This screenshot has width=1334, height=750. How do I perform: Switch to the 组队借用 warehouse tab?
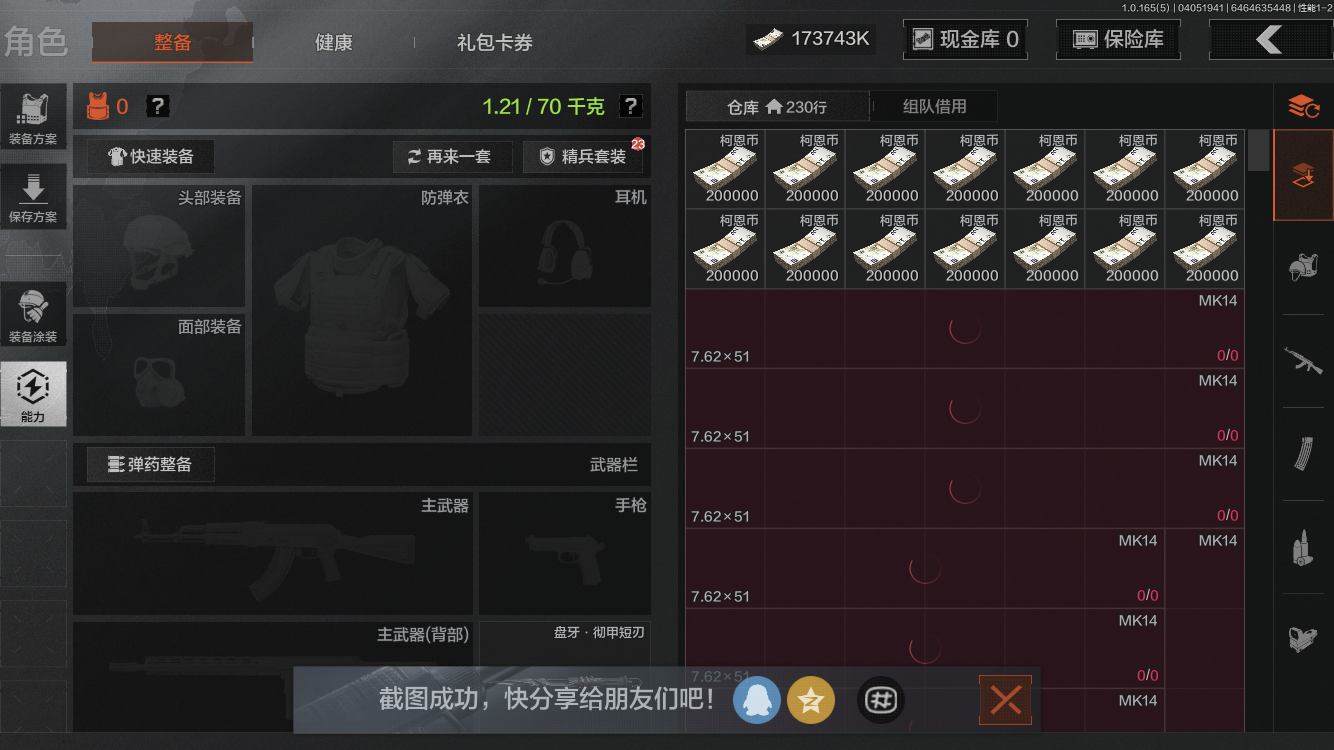(x=934, y=106)
